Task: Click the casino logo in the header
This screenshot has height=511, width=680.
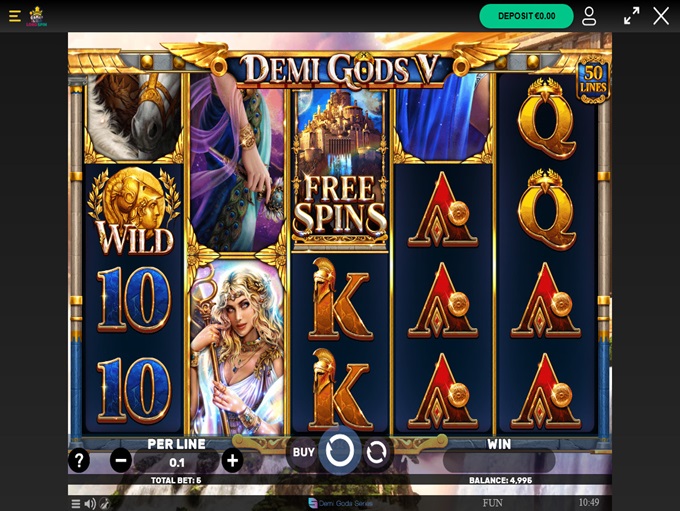Action: coord(37,16)
